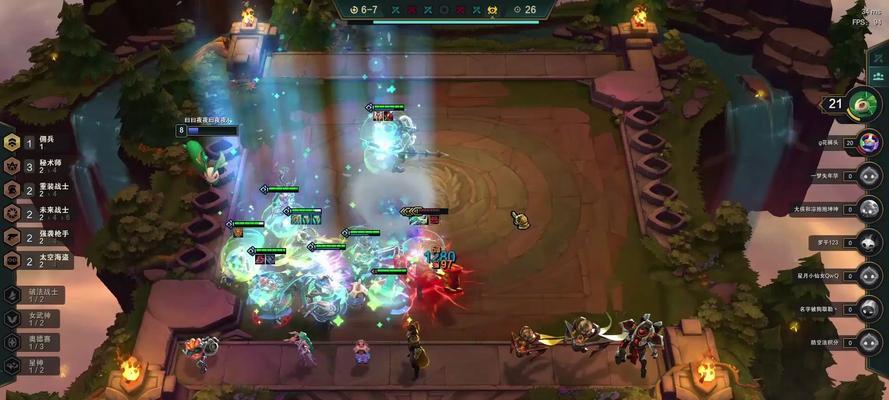View the 女武神 trait entry

pos(30,319)
